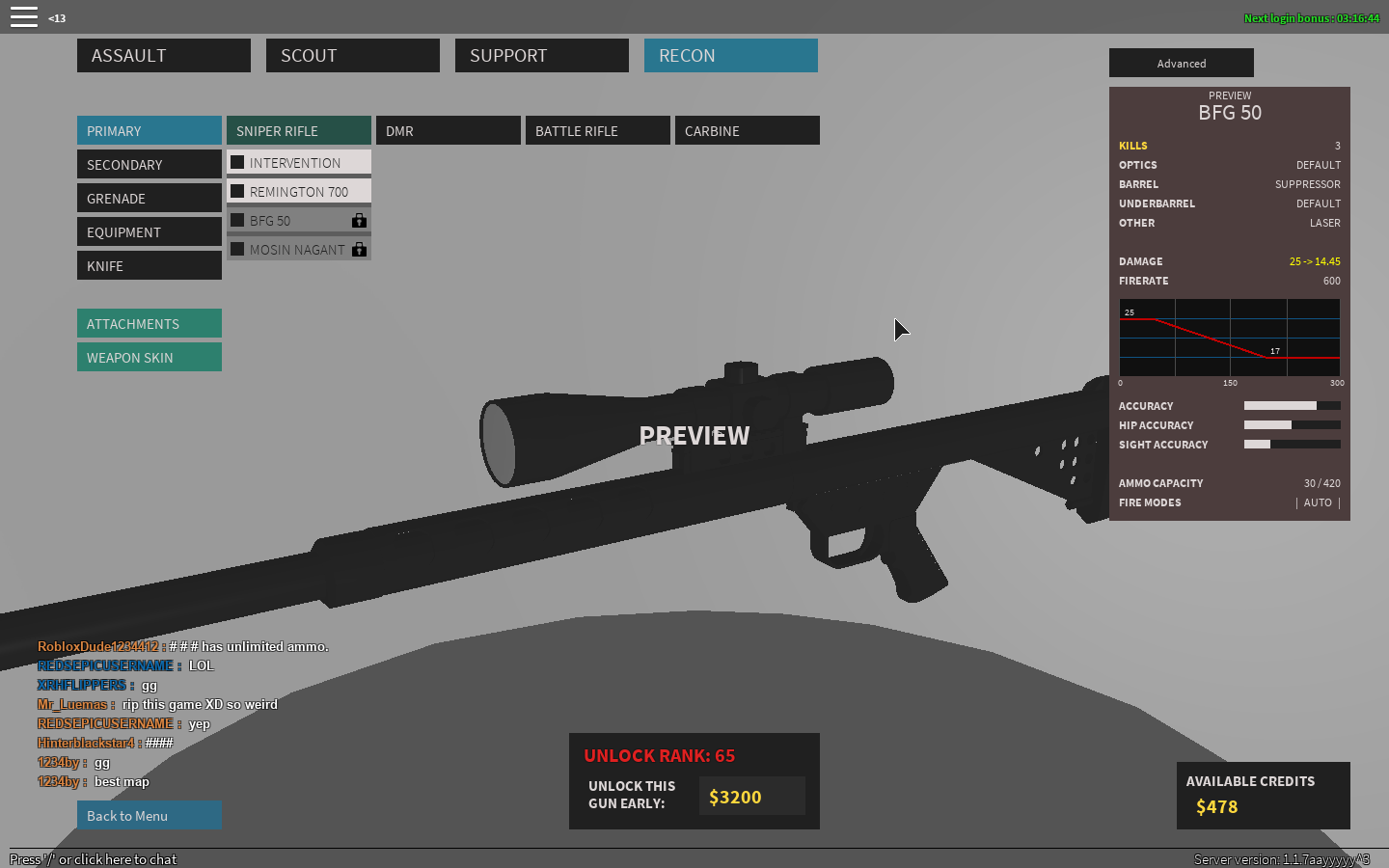Choose the Support class tab
Viewport: 1389px width, 868px height.
point(541,56)
